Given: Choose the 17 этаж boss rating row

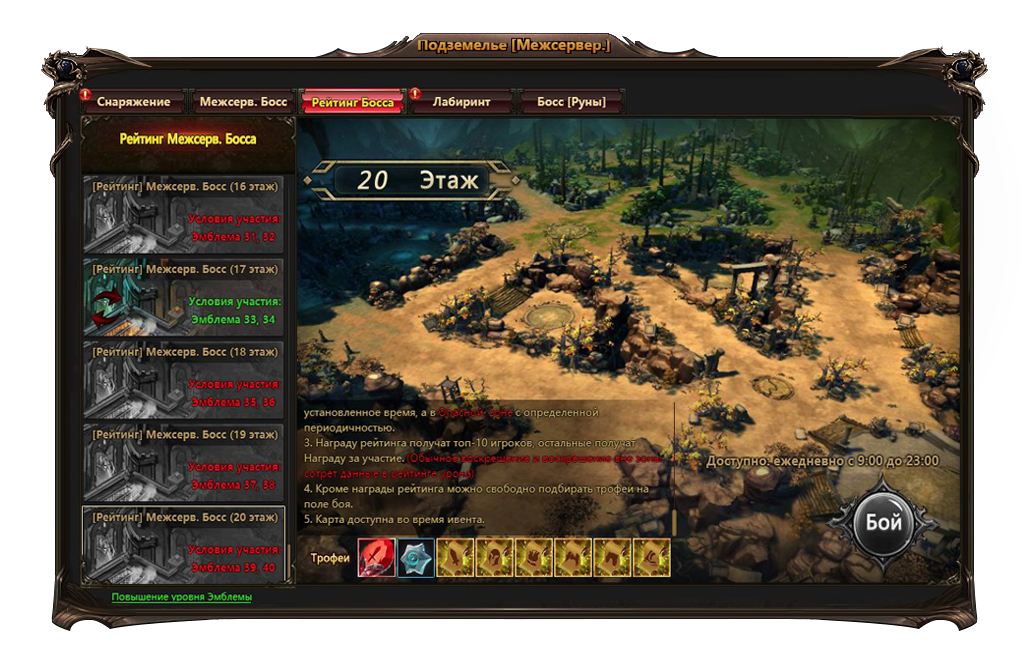Looking at the screenshot, I should [184, 297].
